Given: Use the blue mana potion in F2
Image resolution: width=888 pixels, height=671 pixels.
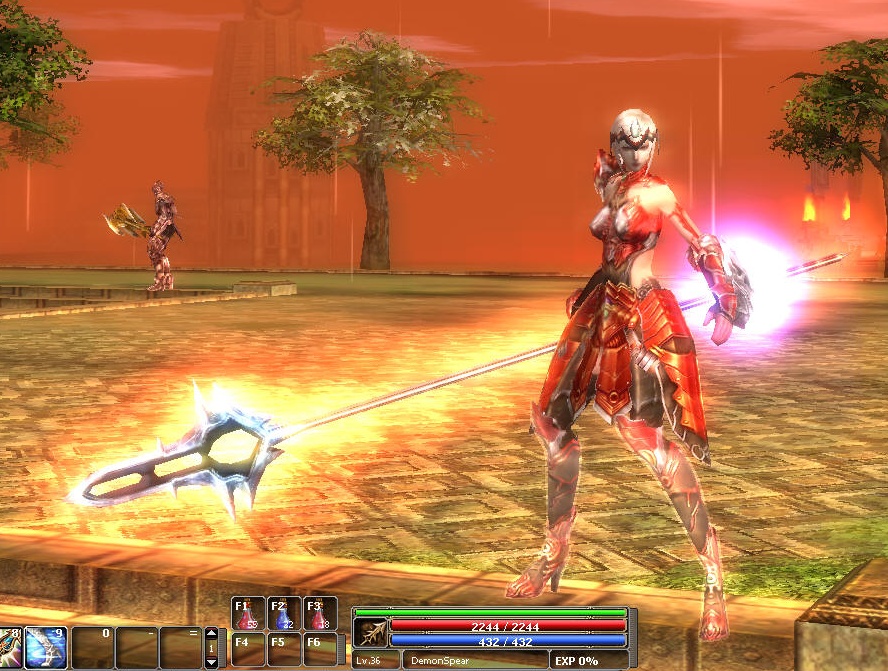Looking at the screenshot, I should (284, 613).
